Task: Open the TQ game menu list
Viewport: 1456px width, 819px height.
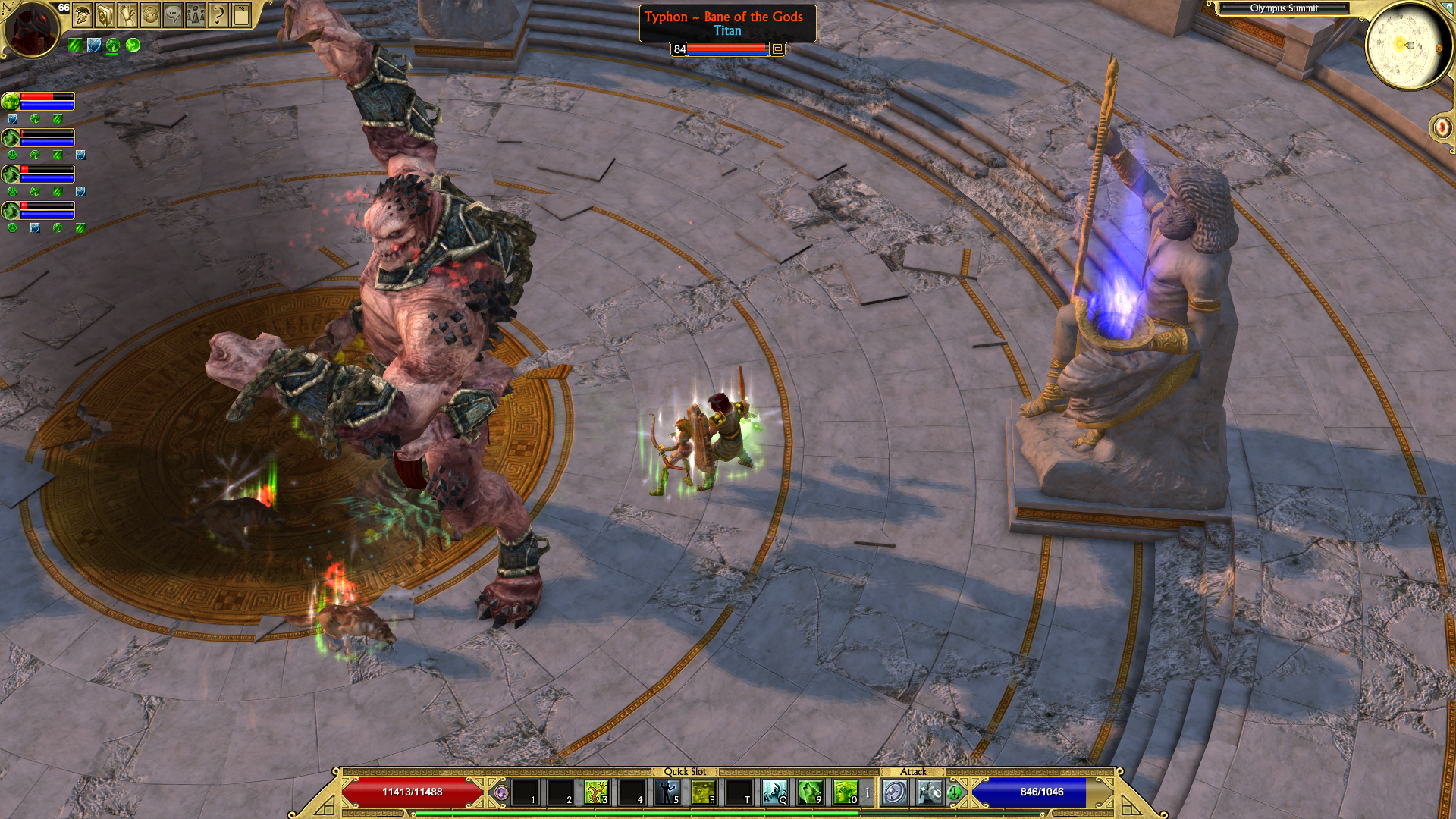Action: click(241, 14)
